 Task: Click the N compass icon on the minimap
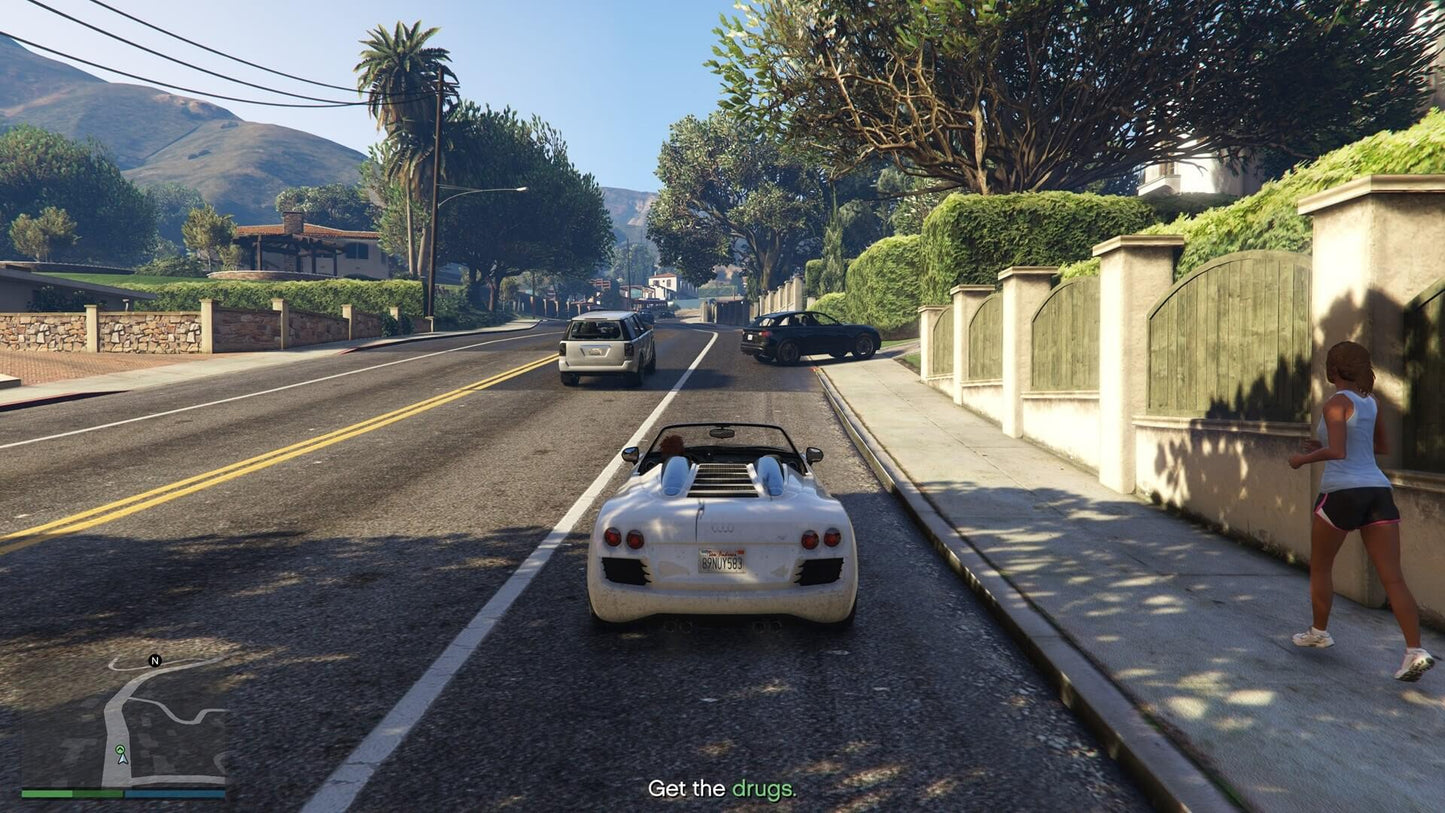[155, 661]
